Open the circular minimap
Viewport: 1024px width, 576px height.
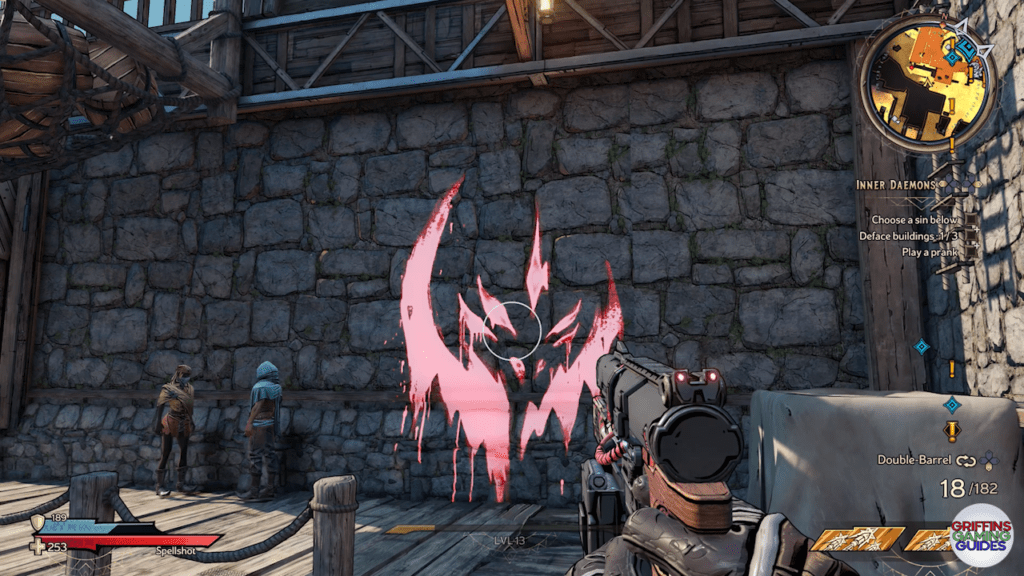point(926,85)
